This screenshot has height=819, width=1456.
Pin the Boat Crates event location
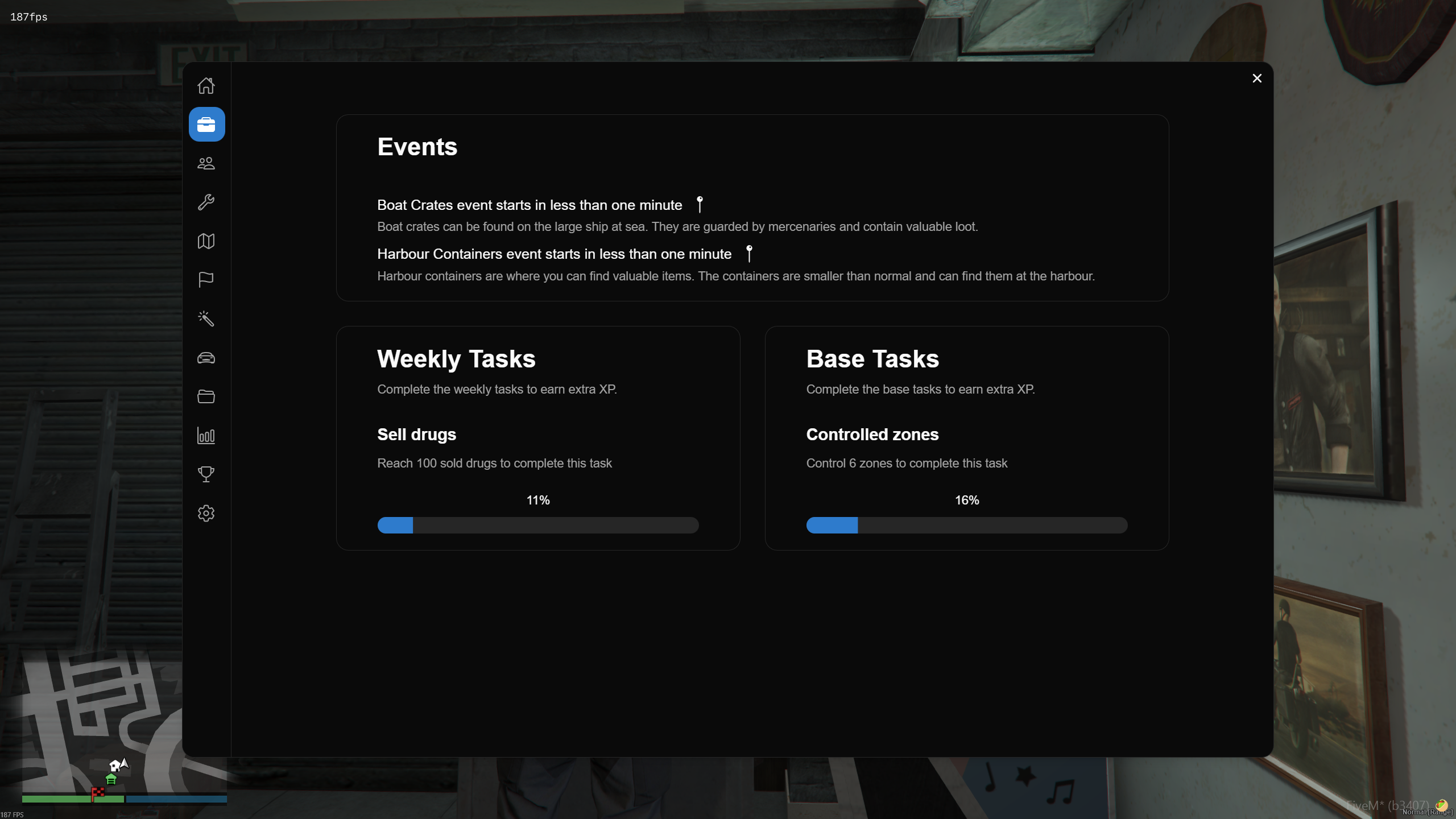click(700, 205)
